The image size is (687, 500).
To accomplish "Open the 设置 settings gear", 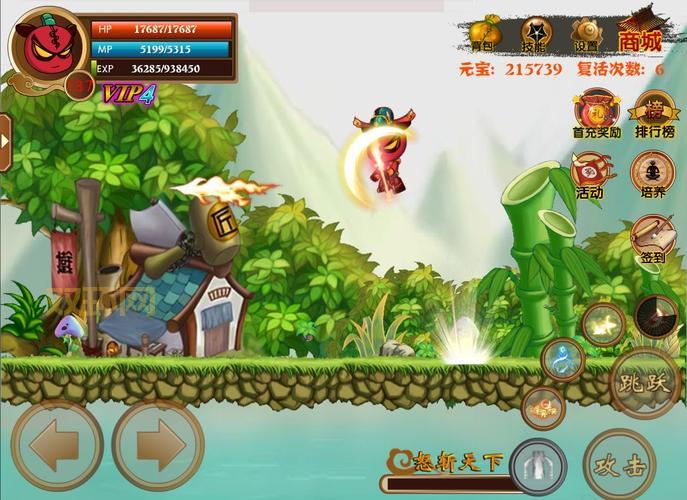I will pyautogui.click(x=586, y=33).
